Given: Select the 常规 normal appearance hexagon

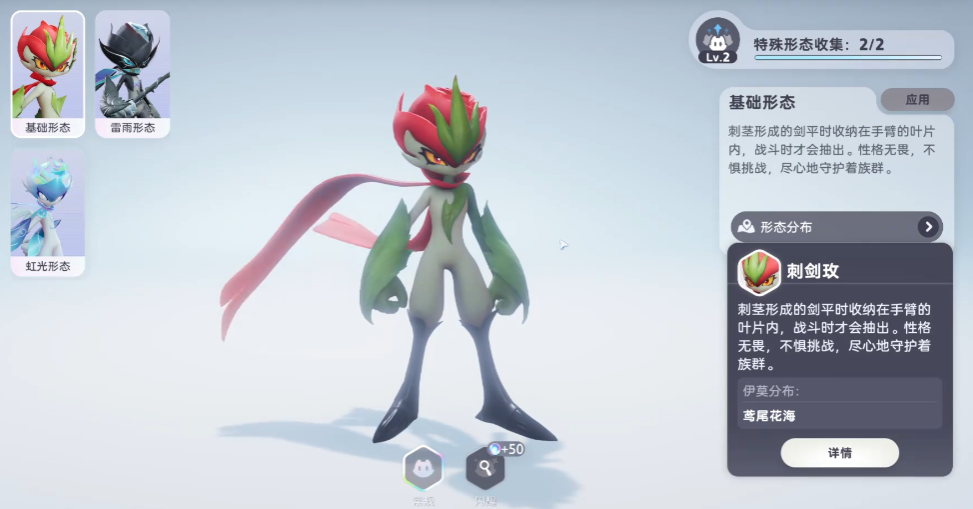Looking at the screenshot, I should coord(423,468).
